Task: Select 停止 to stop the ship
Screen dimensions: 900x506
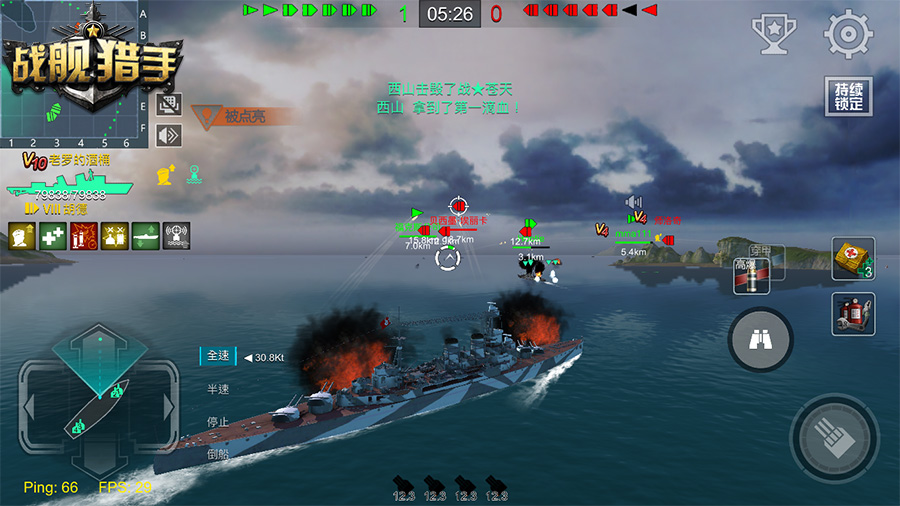Action: [x=217, y=421]
